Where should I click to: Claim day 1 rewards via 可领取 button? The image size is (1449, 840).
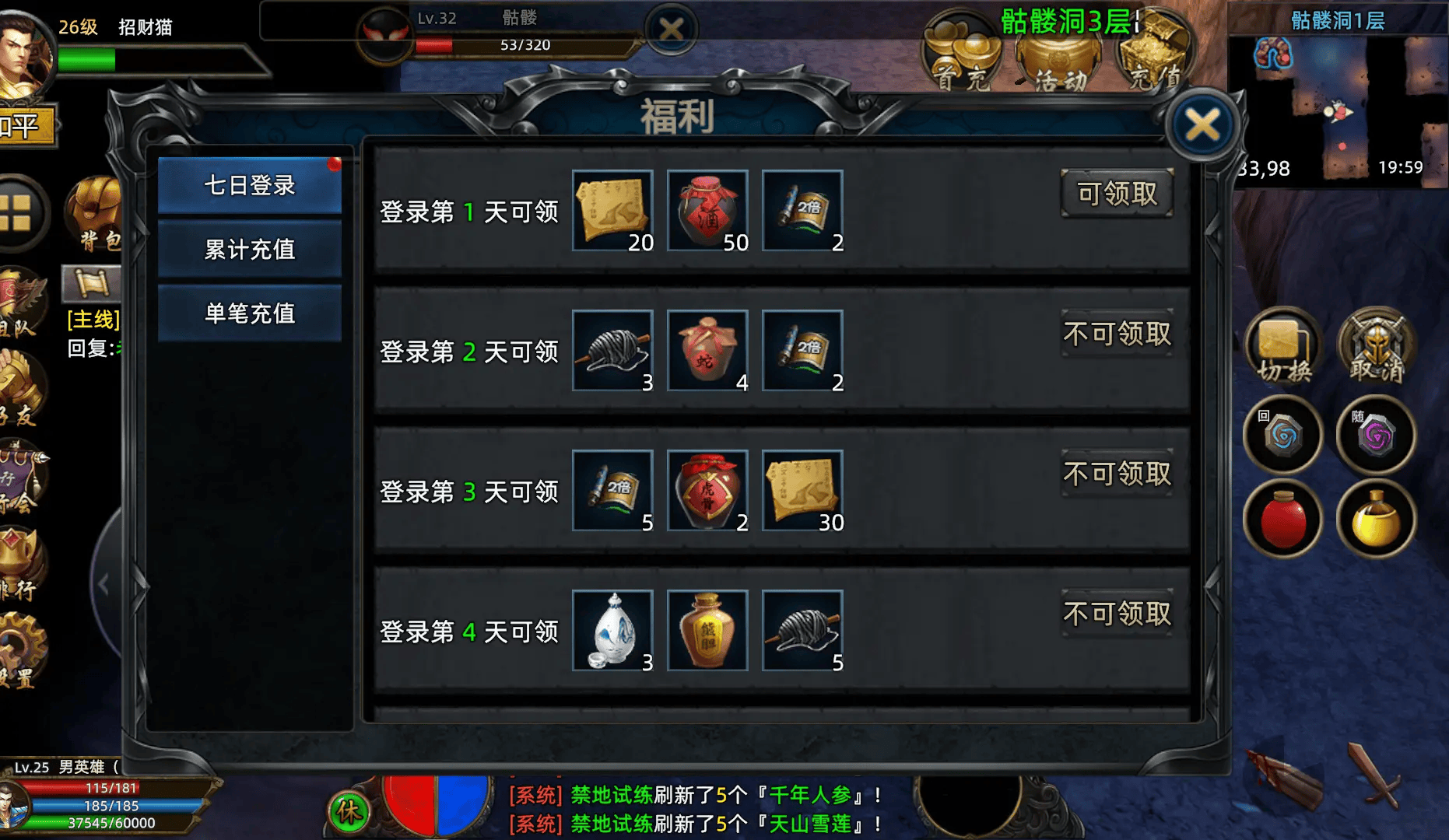pyautogui.click(x=1117, y=193)
